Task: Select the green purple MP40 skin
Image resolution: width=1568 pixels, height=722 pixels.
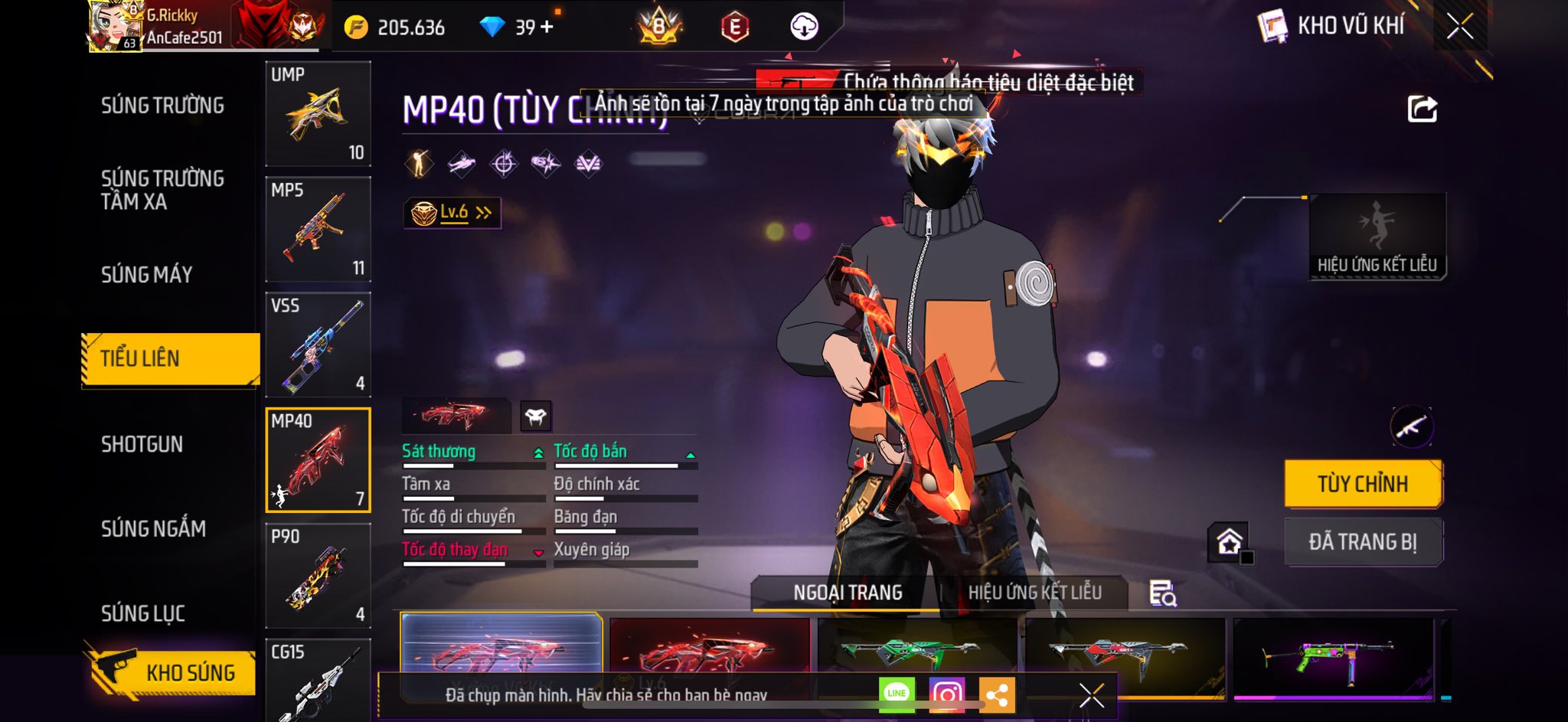Action: point(1332,658)
